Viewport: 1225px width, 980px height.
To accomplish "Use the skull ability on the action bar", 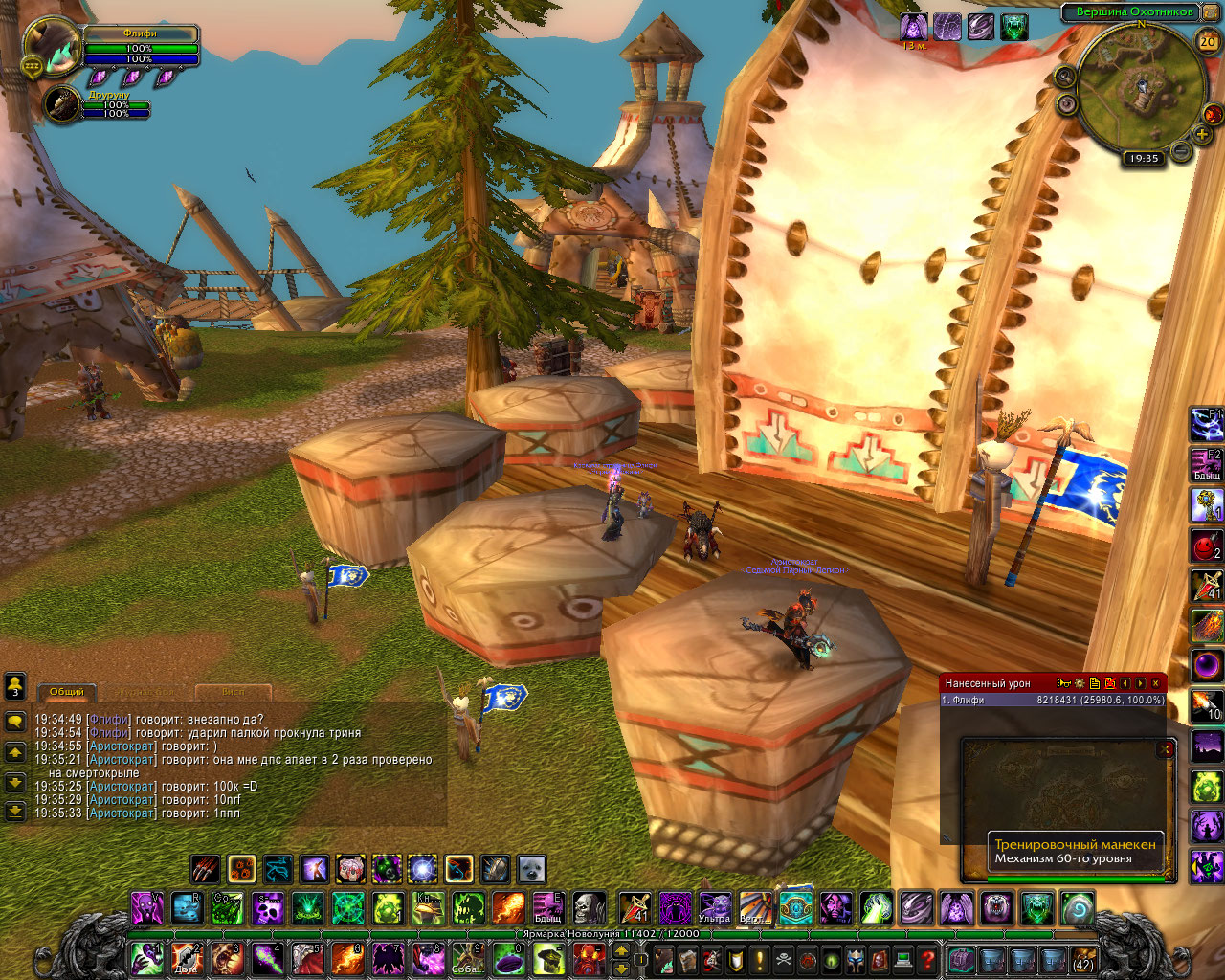I will 589,907.
